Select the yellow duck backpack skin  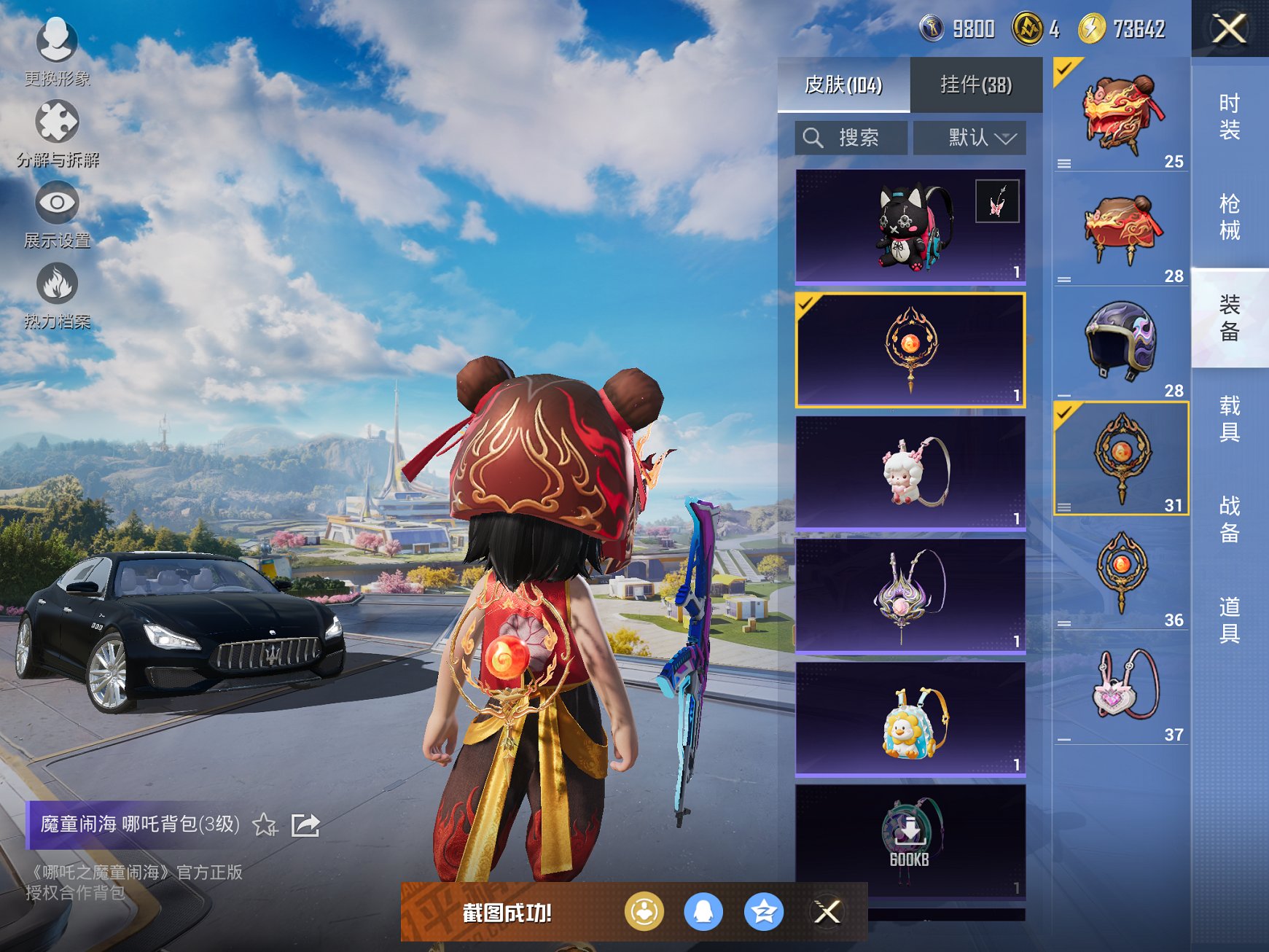click(x=910, y=719)
